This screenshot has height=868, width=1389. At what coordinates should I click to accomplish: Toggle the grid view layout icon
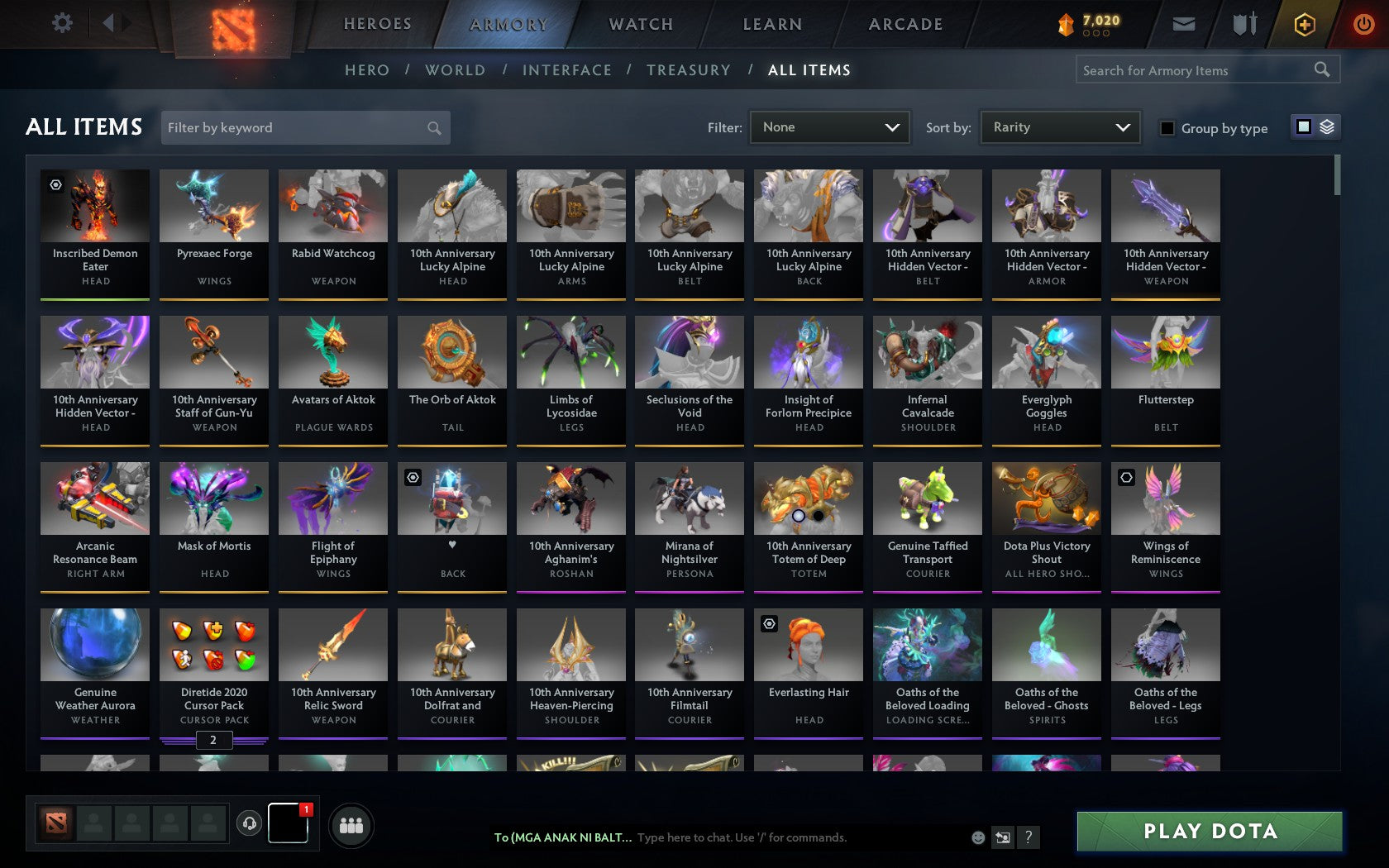tap(1303, 127)
